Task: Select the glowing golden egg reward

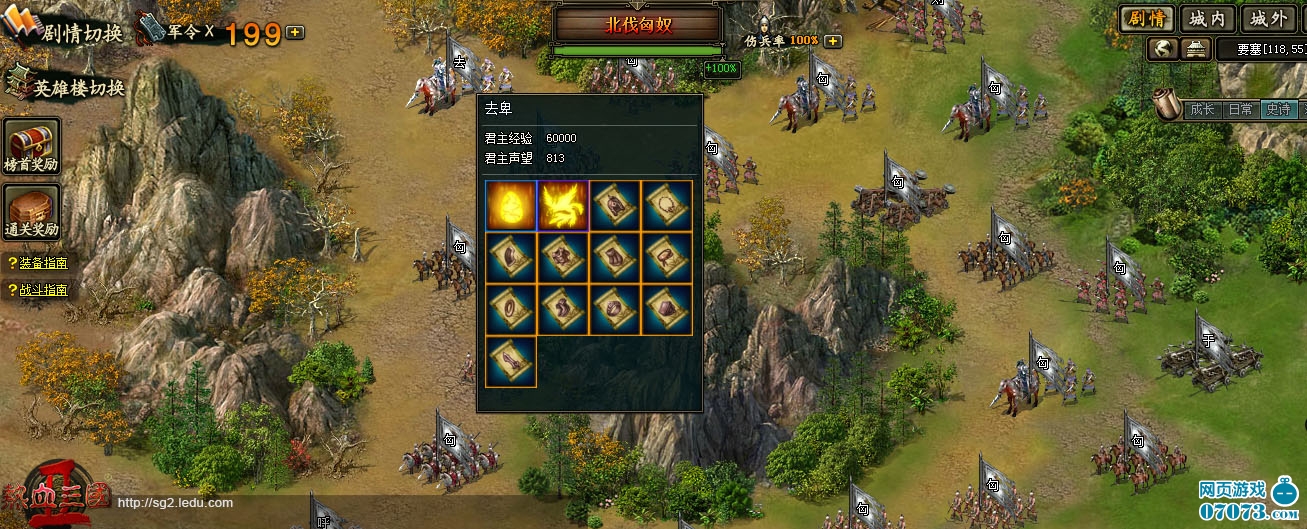Action: [511, 206]
